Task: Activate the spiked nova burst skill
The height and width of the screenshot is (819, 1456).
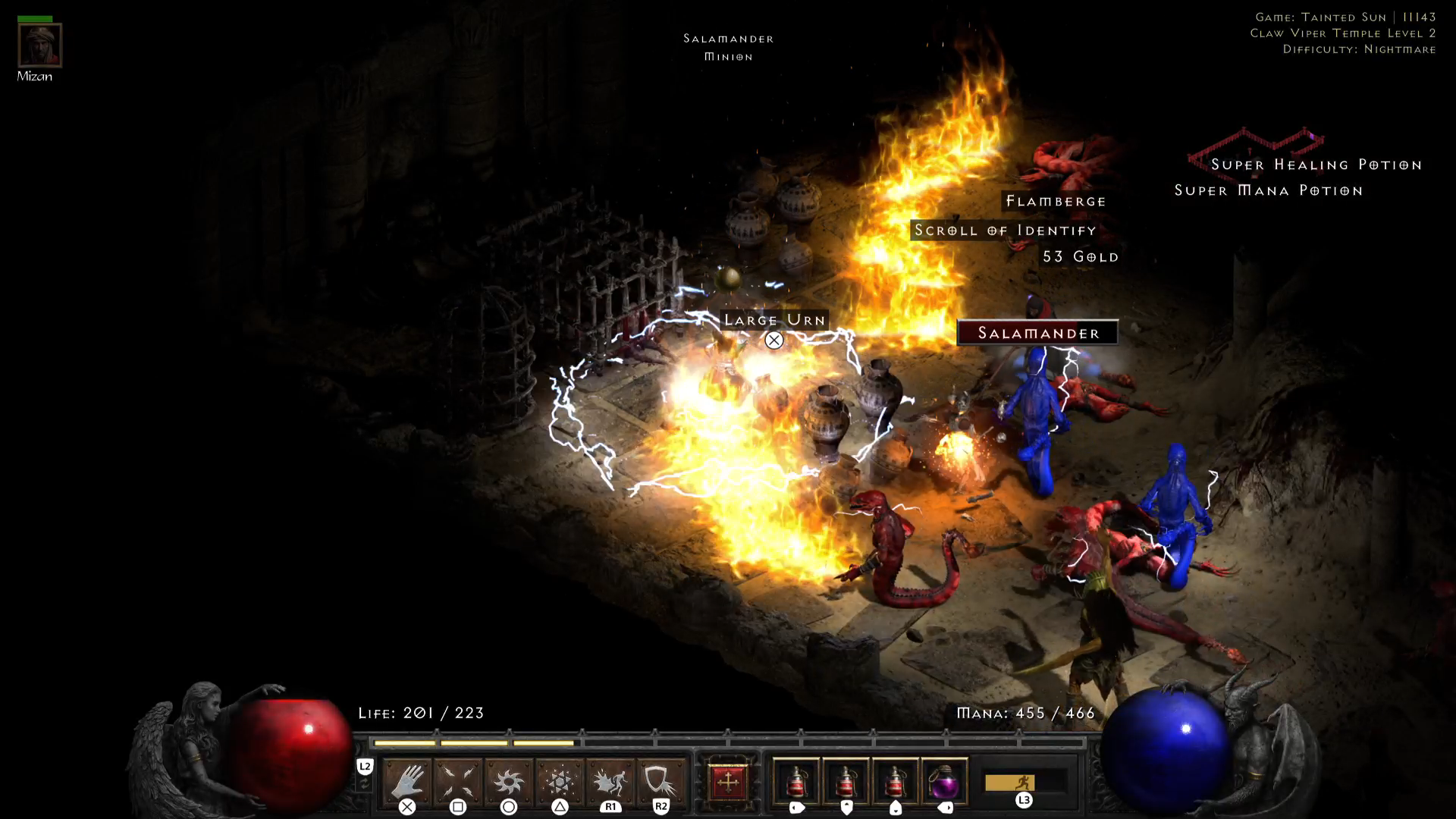Action: click(509, 781)
